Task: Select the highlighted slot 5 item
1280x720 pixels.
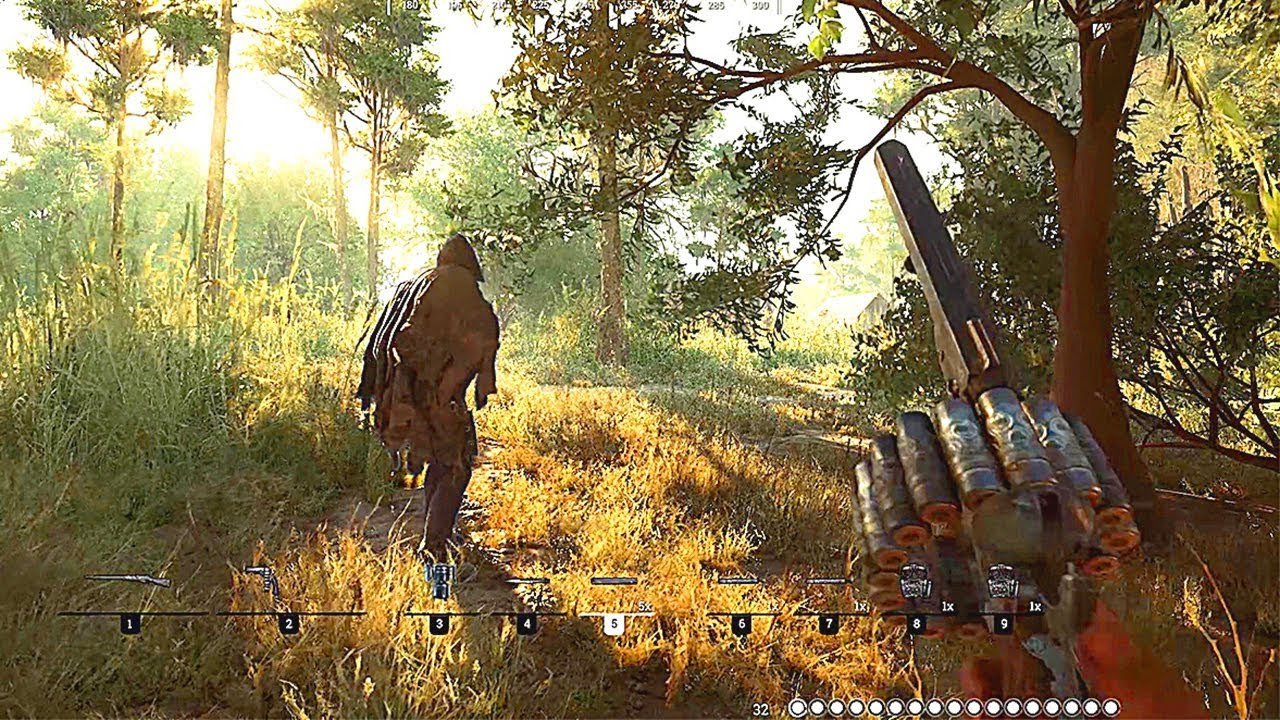Action: click(613, 581)
